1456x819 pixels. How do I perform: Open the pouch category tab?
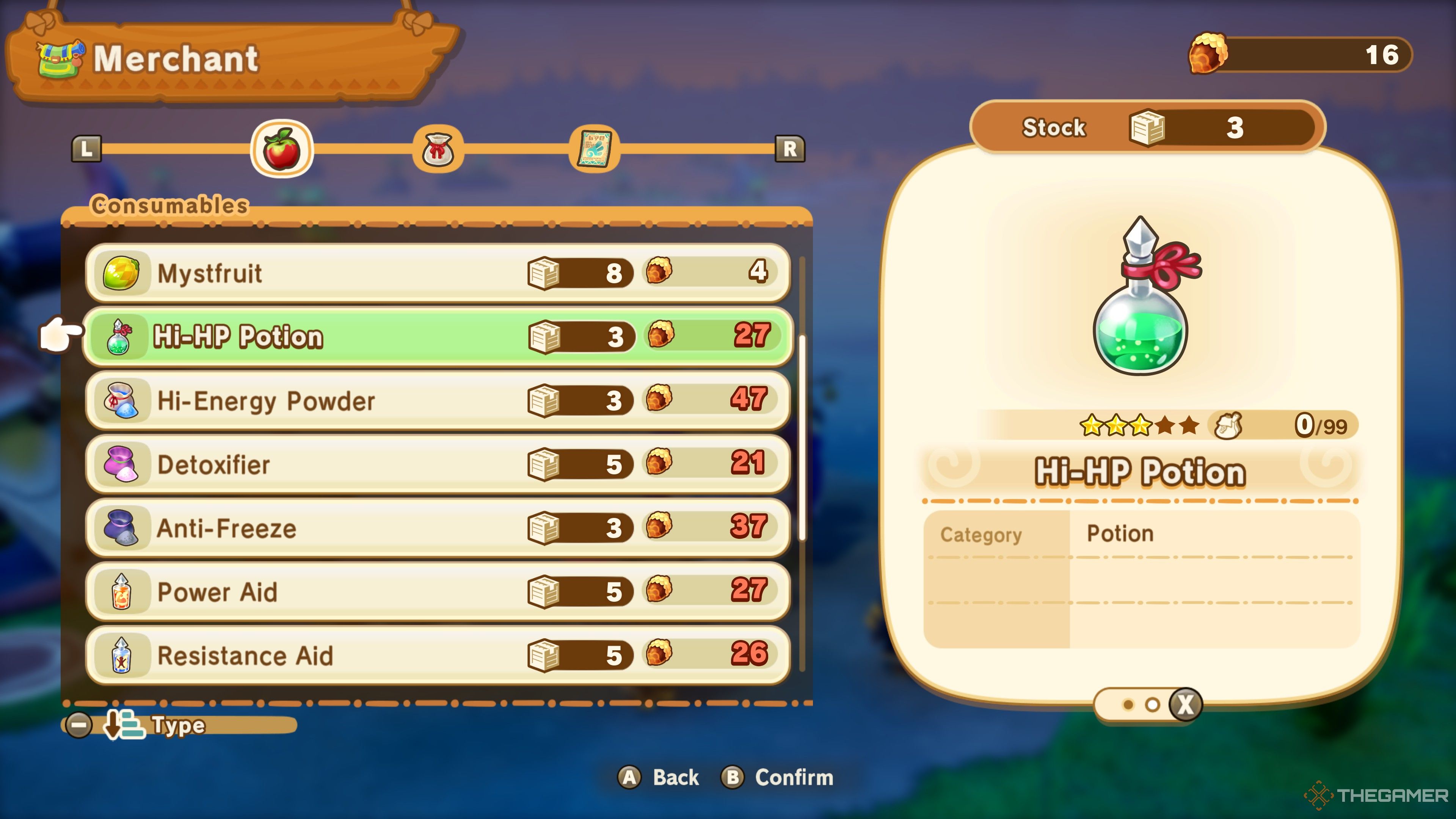[x=438, y=150]
